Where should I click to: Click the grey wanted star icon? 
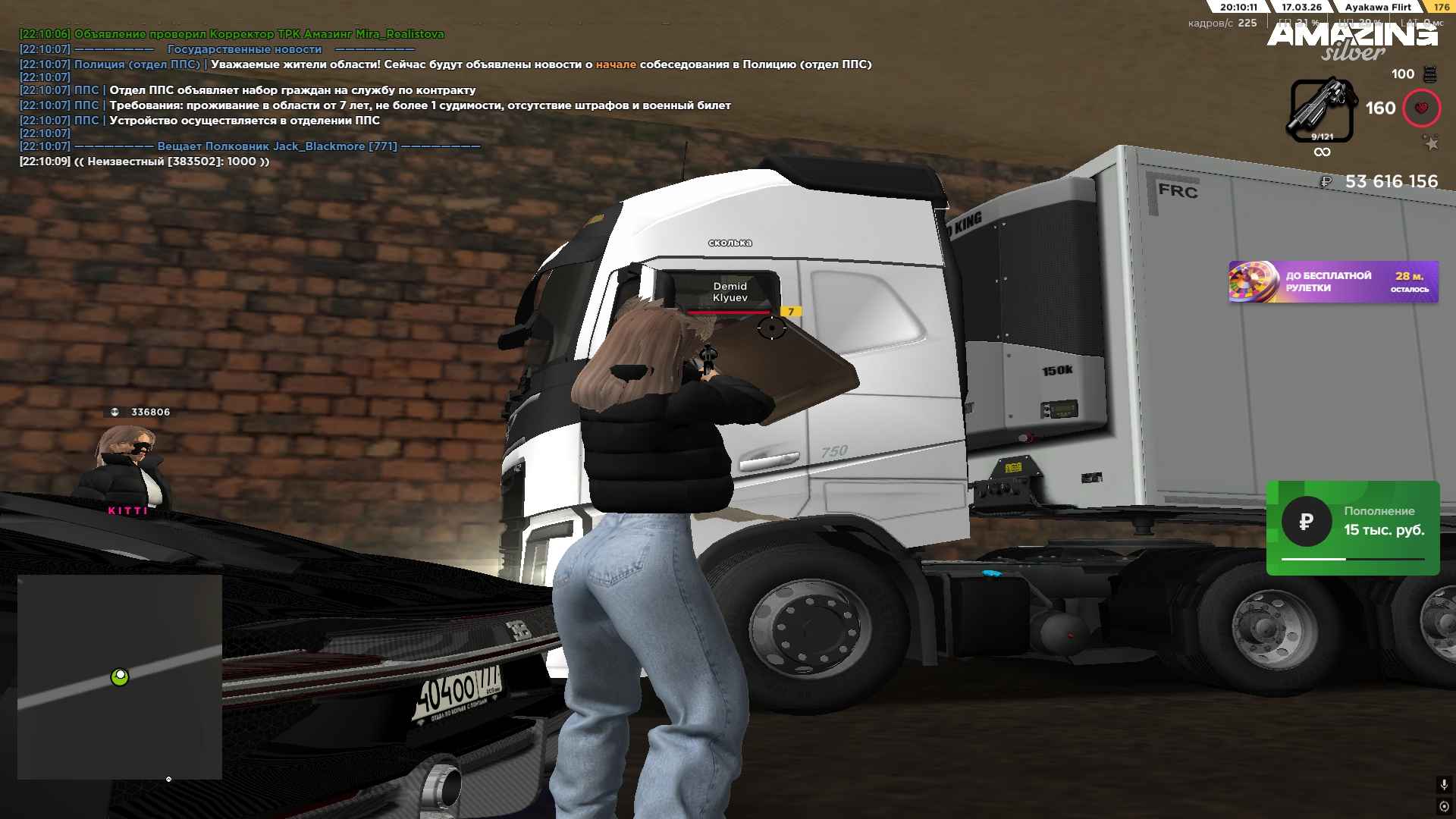point(1430,143)
